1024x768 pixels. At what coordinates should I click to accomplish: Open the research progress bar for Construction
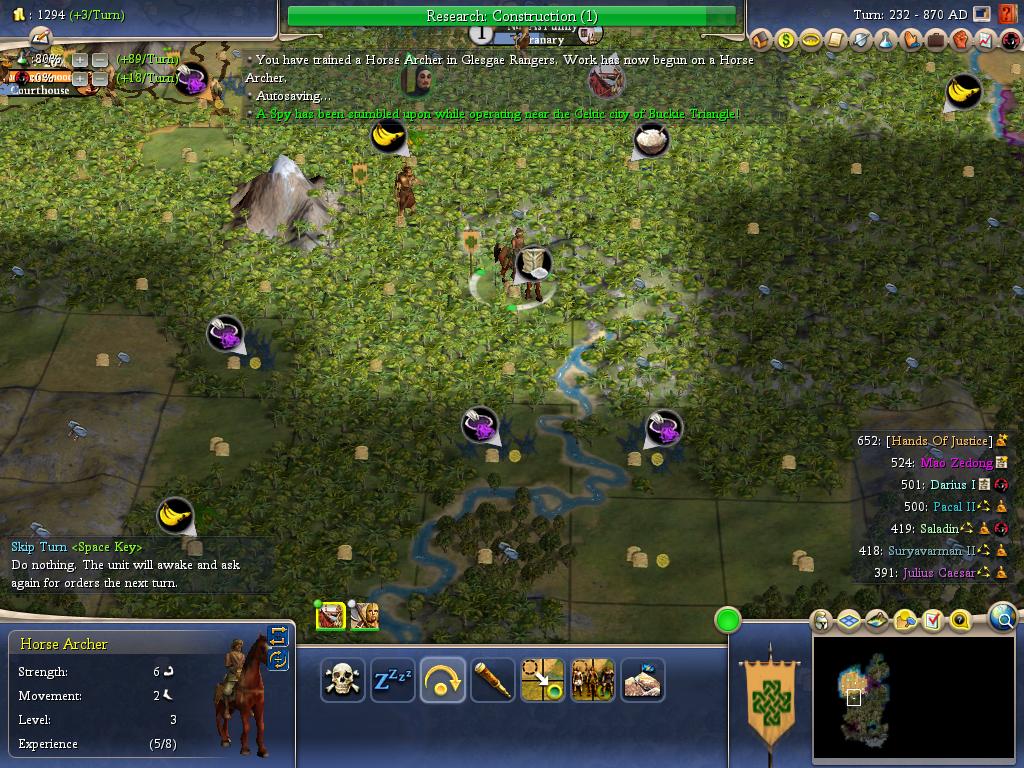pos(511,16)
